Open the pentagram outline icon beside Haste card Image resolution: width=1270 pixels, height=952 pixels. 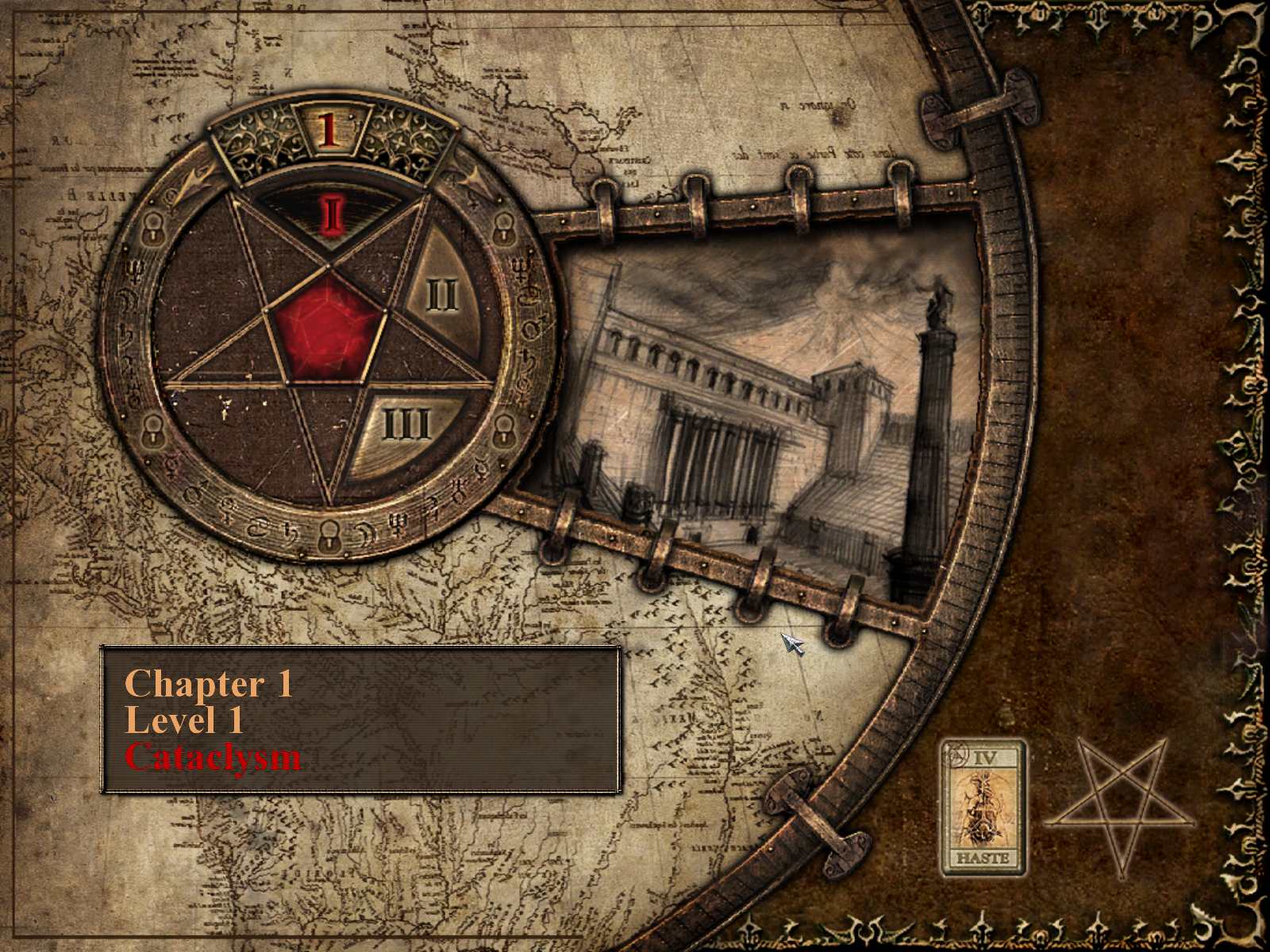pyautogui.click(x=1119, y=805)
